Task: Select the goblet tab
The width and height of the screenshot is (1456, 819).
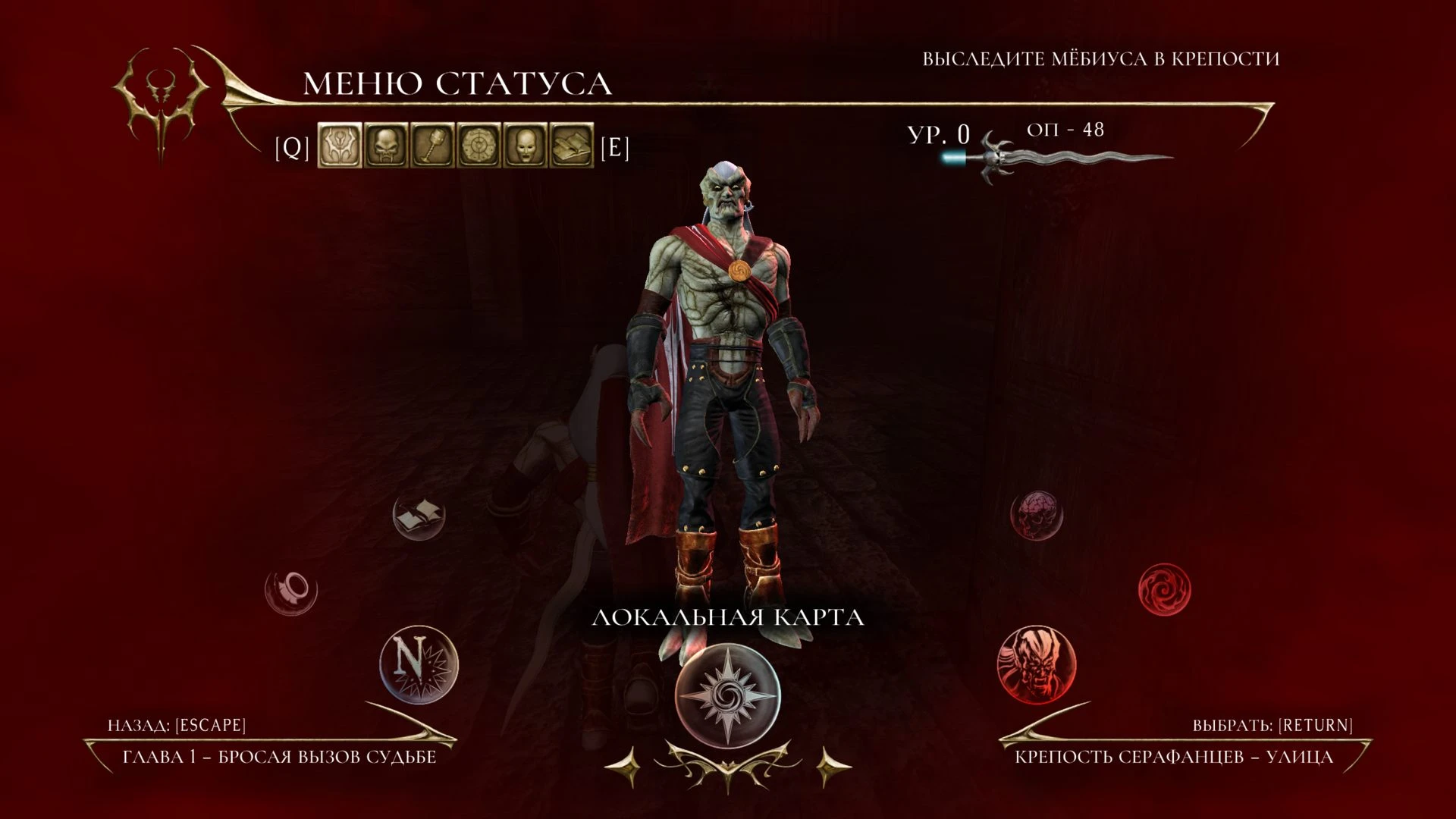Action: pos(433,146)
